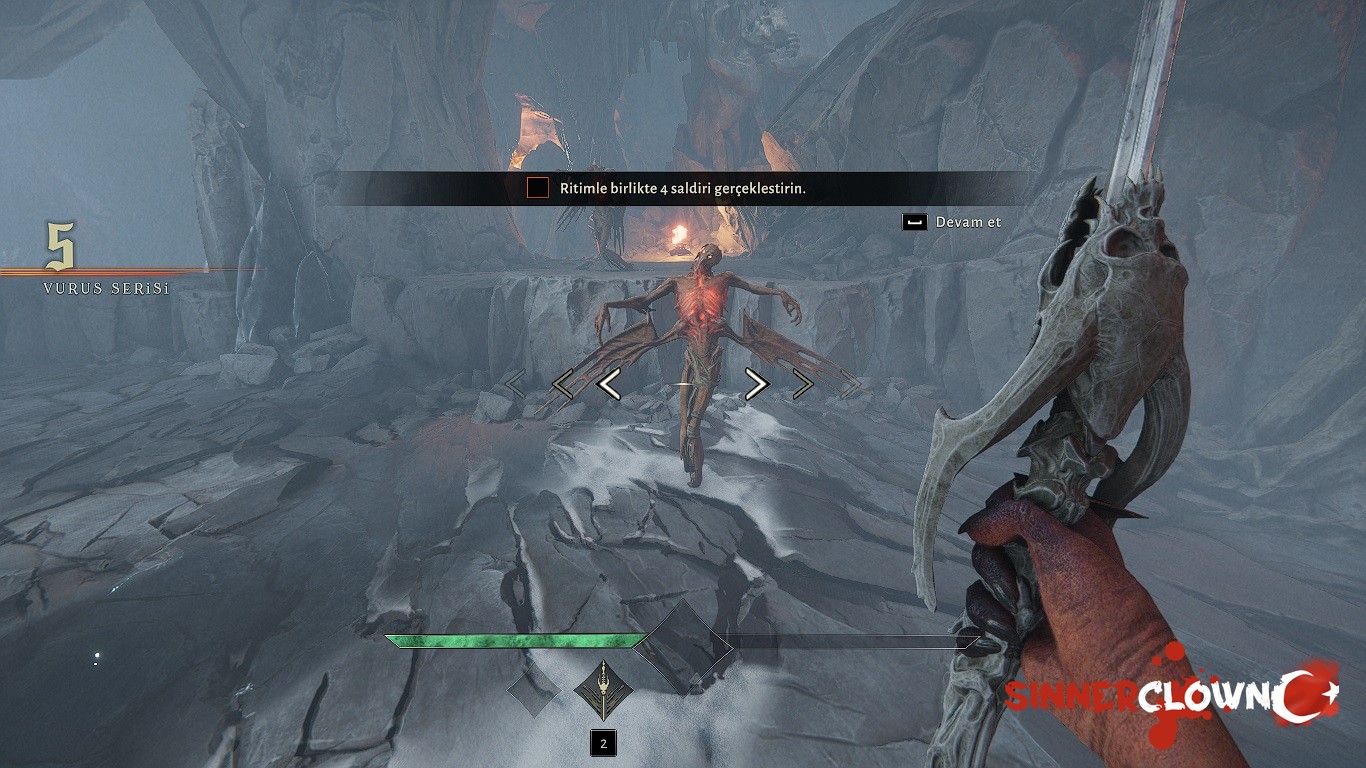This screenshot has width=1366, height=768.
Task: Tick the rhythm attack objective checkbox
Action: pos(538,188)
